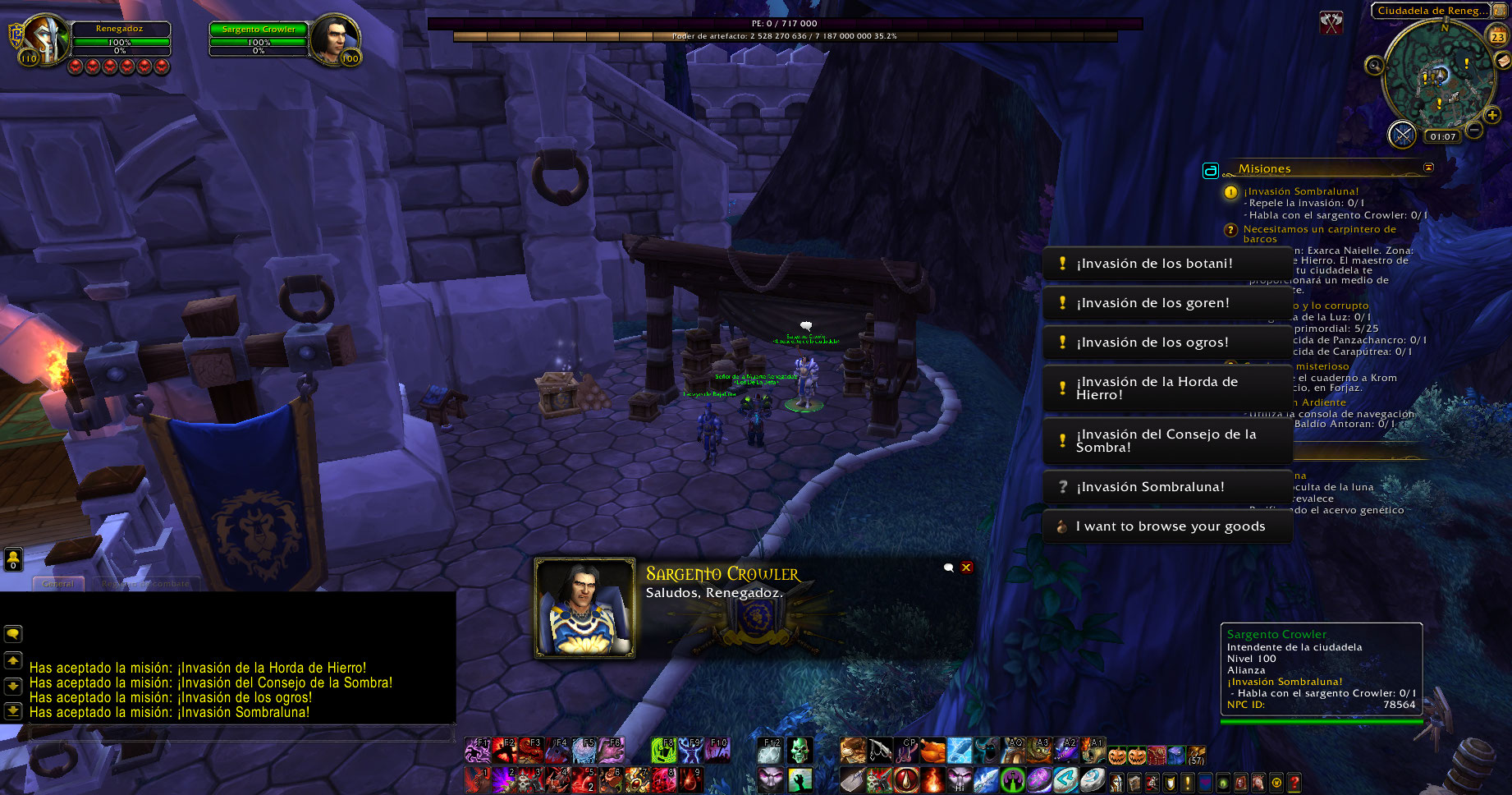Open tracked quest ¡Invasión Sombraluna! in tracker
1512x795 pixels.
[1300, 191]
